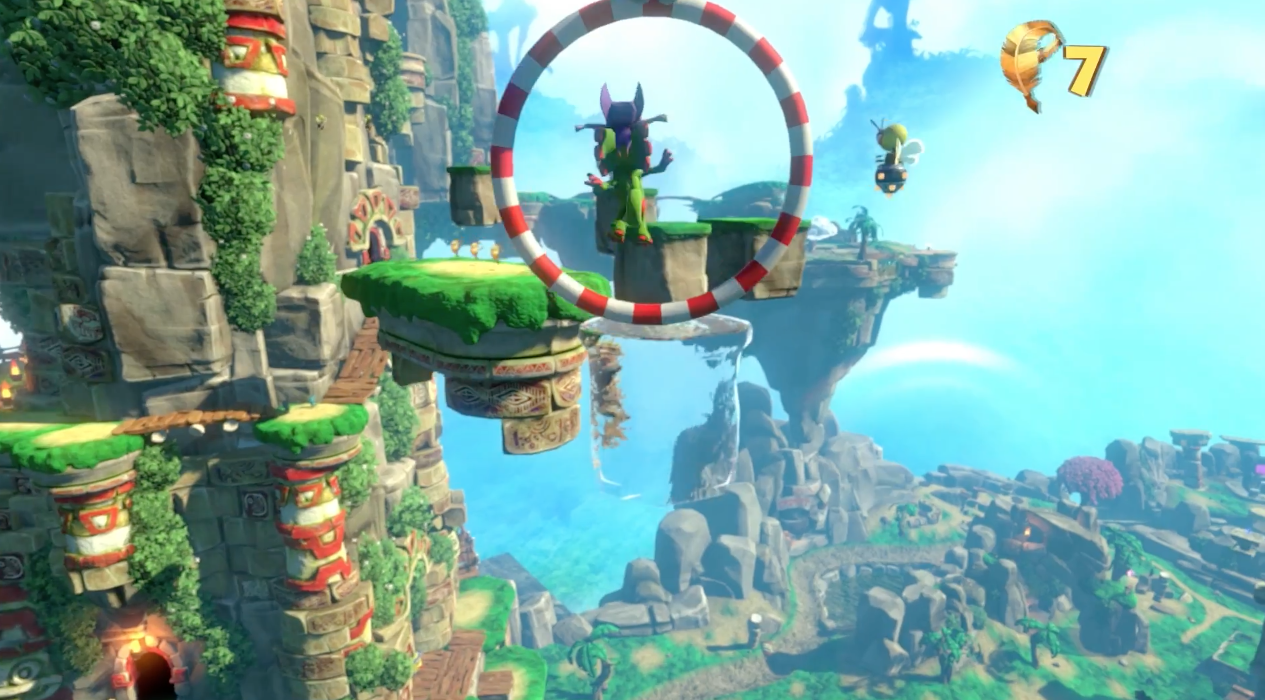Click the golden quill collectible icon
The width and height of the screenshot is (1265, 700).
pos(1030,62)
